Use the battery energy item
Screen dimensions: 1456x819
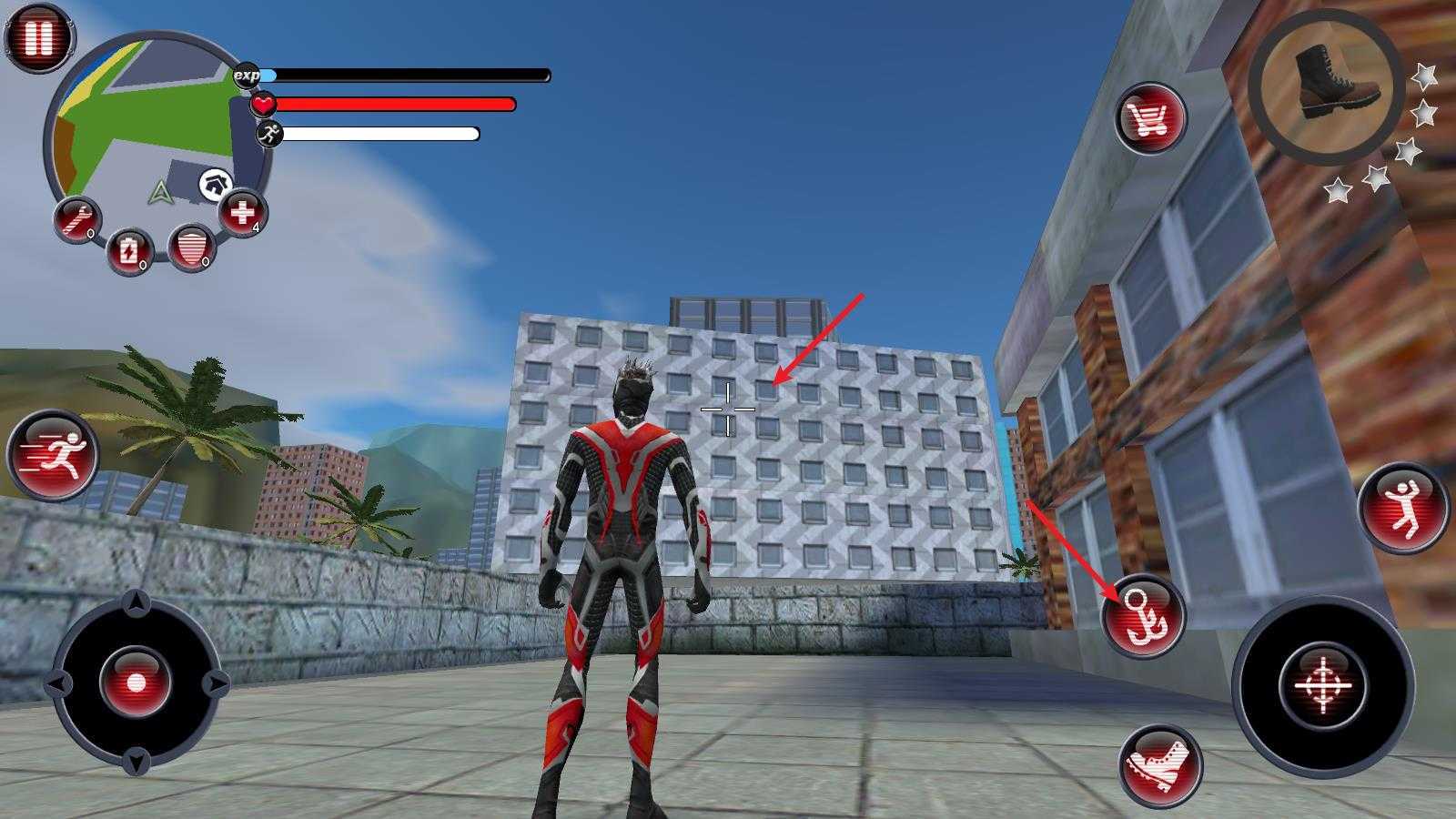(x=129, y=250)
